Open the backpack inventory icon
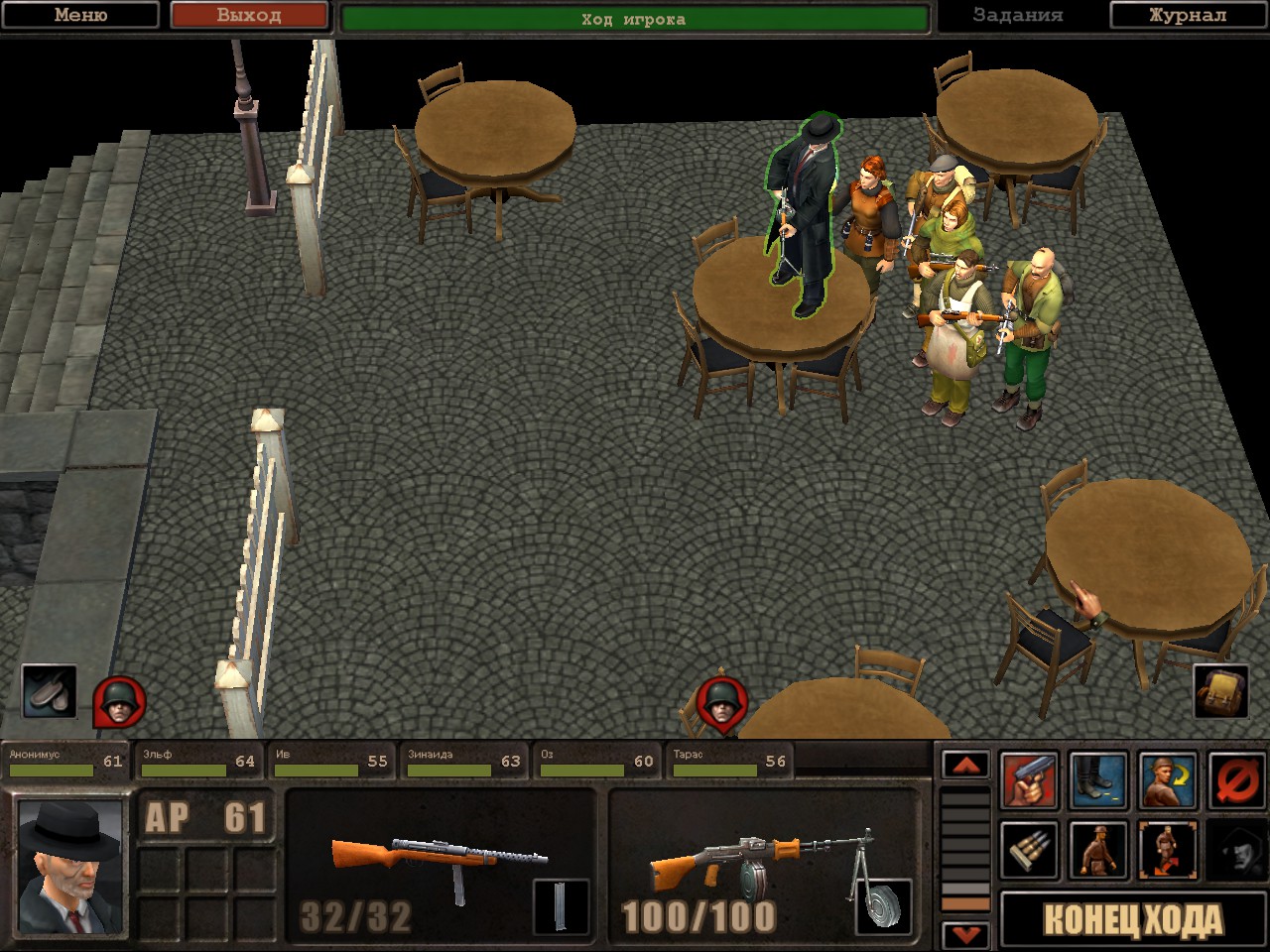Viewport: 1270px width, 952px height. (1220, 690)
